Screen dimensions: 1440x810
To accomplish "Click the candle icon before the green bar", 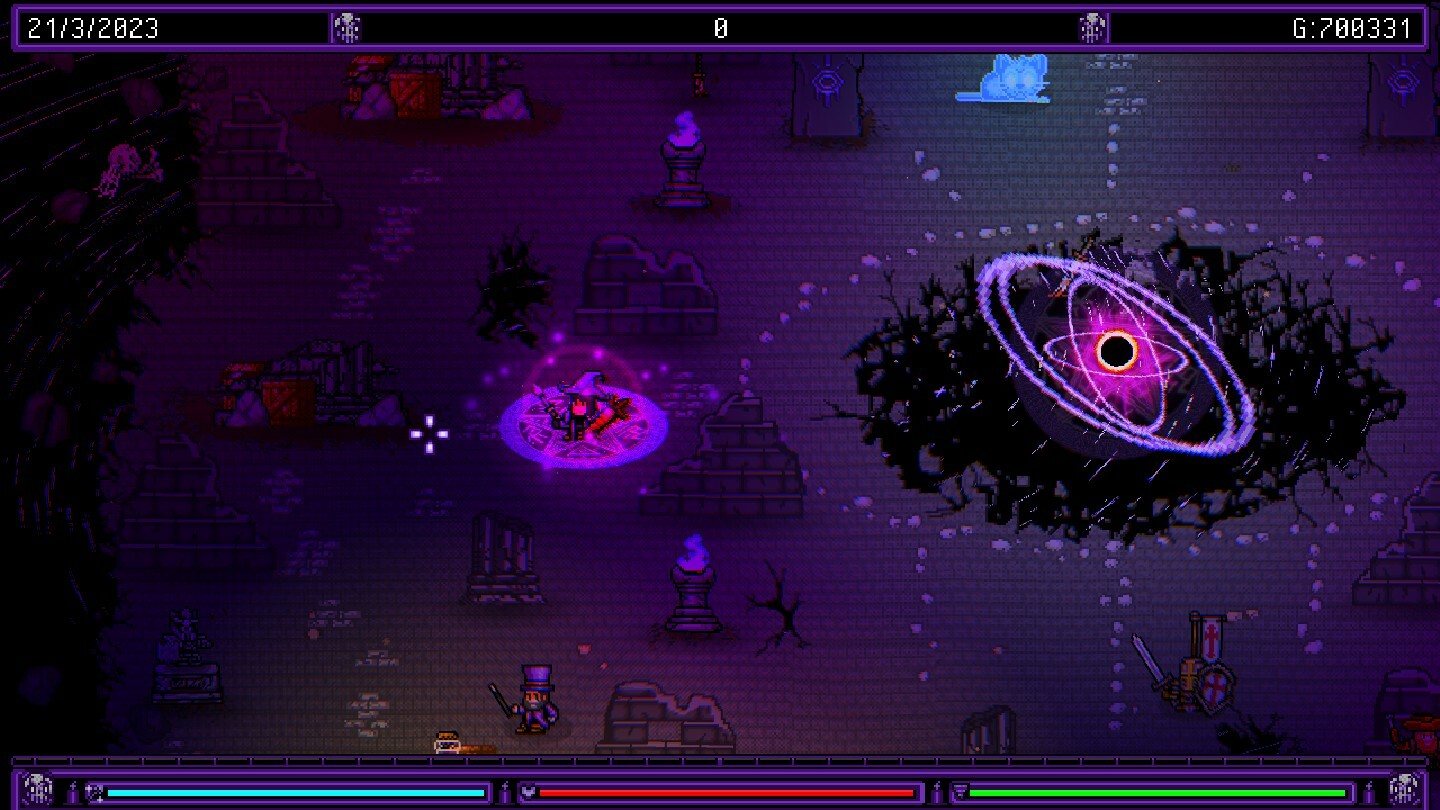I will tap(936, 791).
